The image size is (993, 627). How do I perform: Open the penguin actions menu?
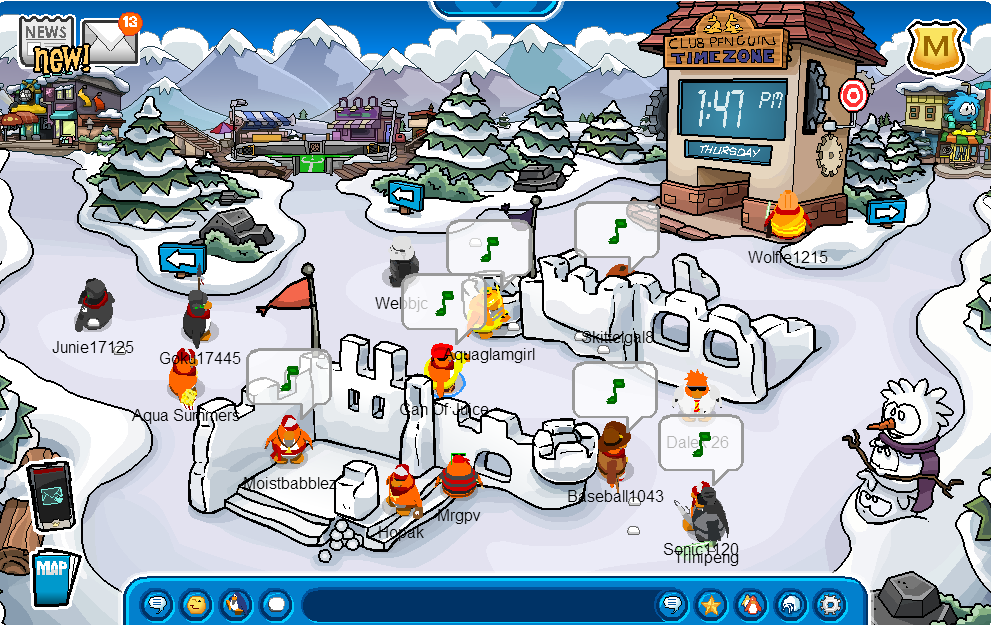tap(236, 604)
